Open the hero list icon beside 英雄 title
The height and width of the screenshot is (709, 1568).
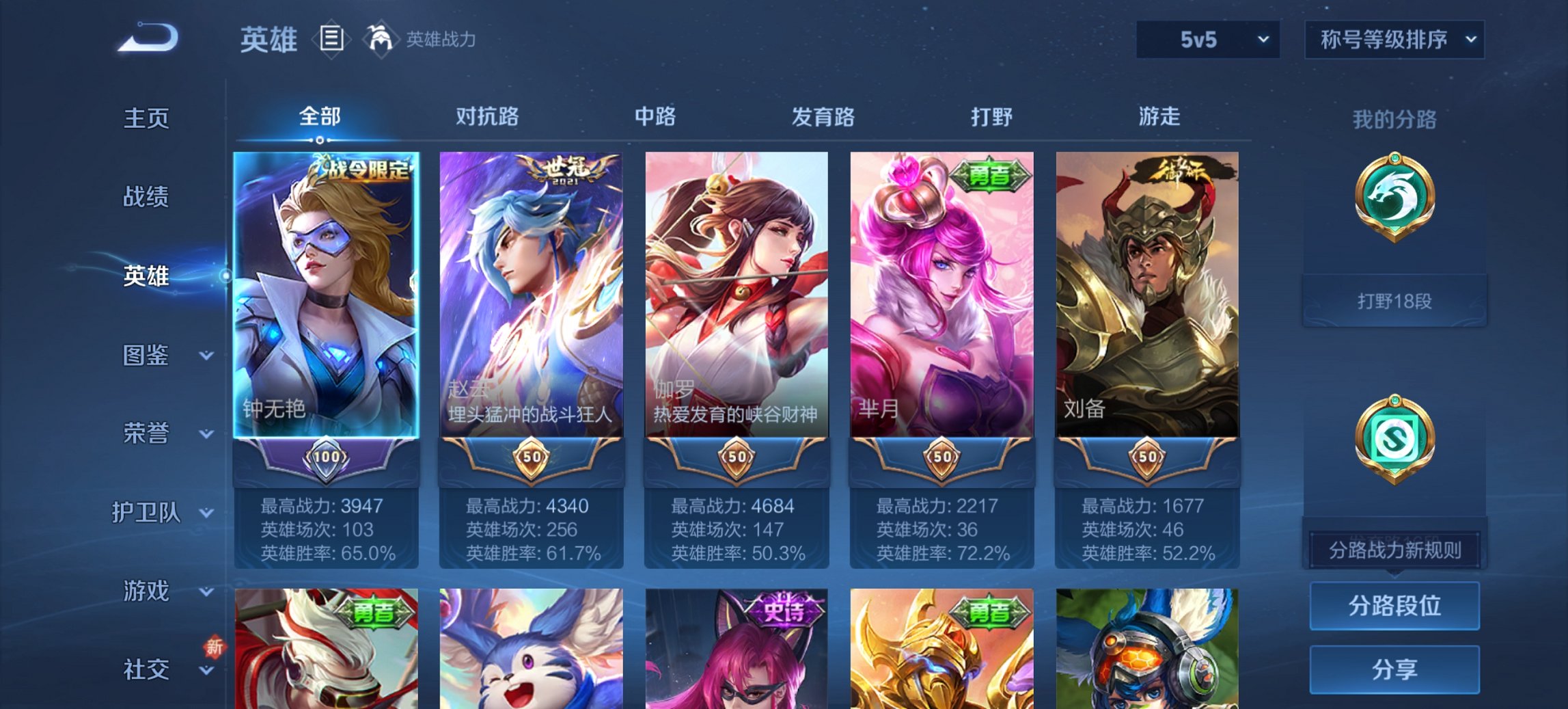[x=331, y=40]
